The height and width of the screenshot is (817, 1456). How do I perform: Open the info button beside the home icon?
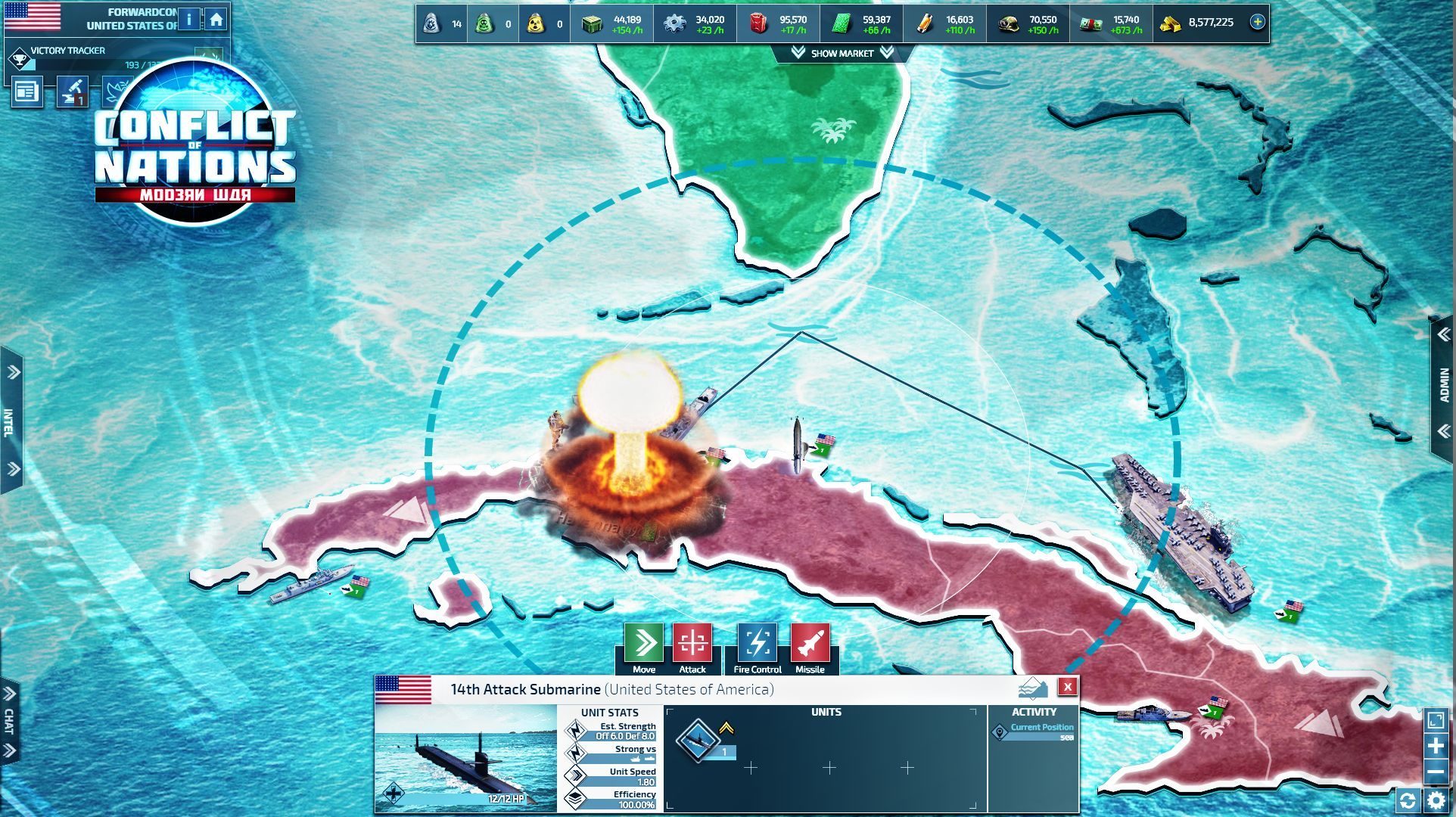[x=189, y=19]
